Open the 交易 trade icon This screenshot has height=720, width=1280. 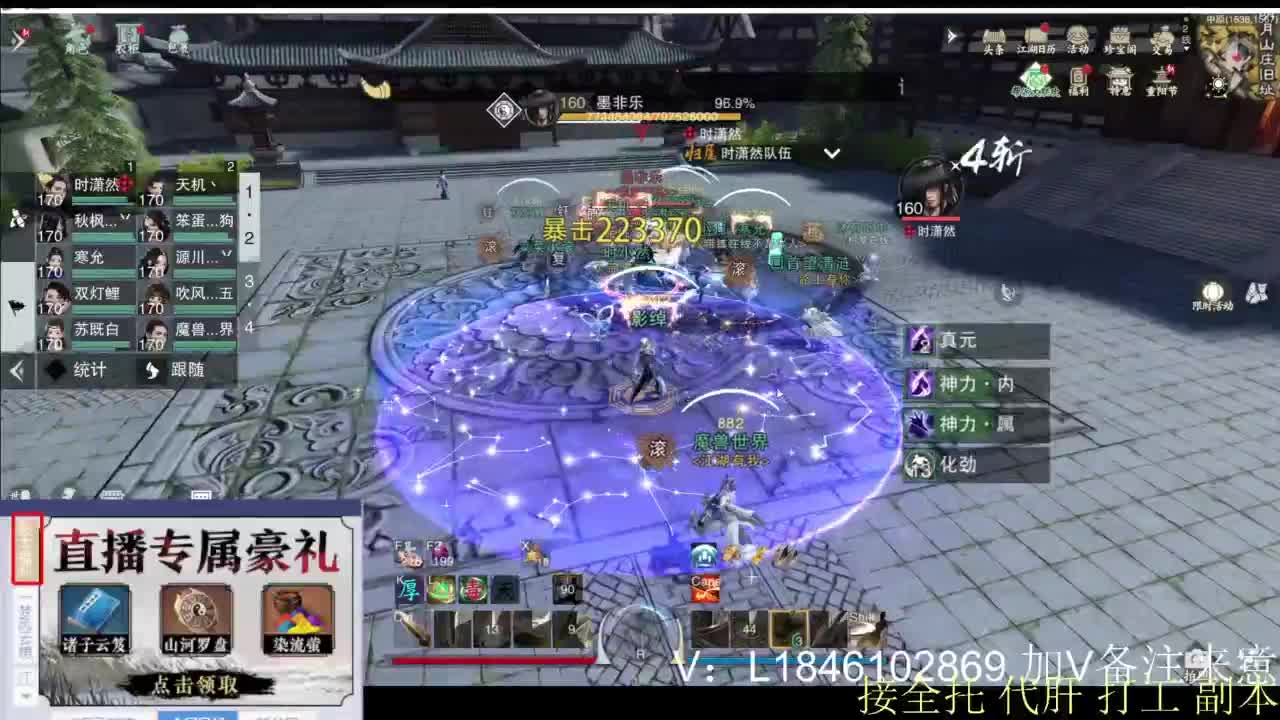(1162, 36)
